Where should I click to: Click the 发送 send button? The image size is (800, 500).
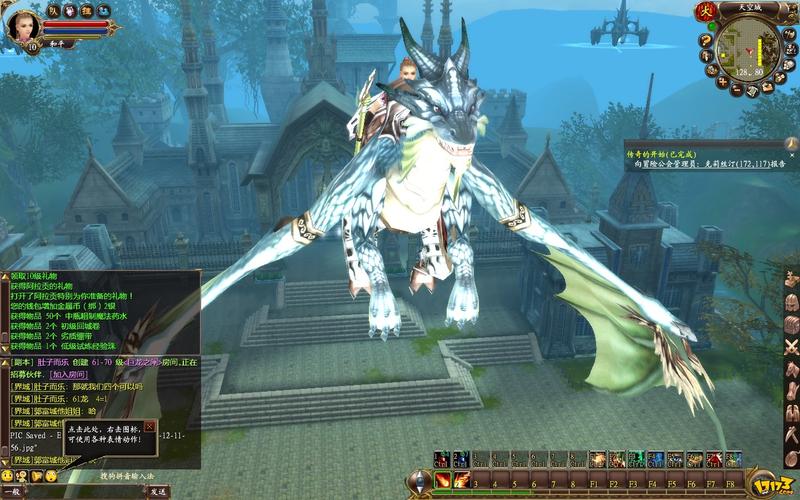(x=158, y=491)
